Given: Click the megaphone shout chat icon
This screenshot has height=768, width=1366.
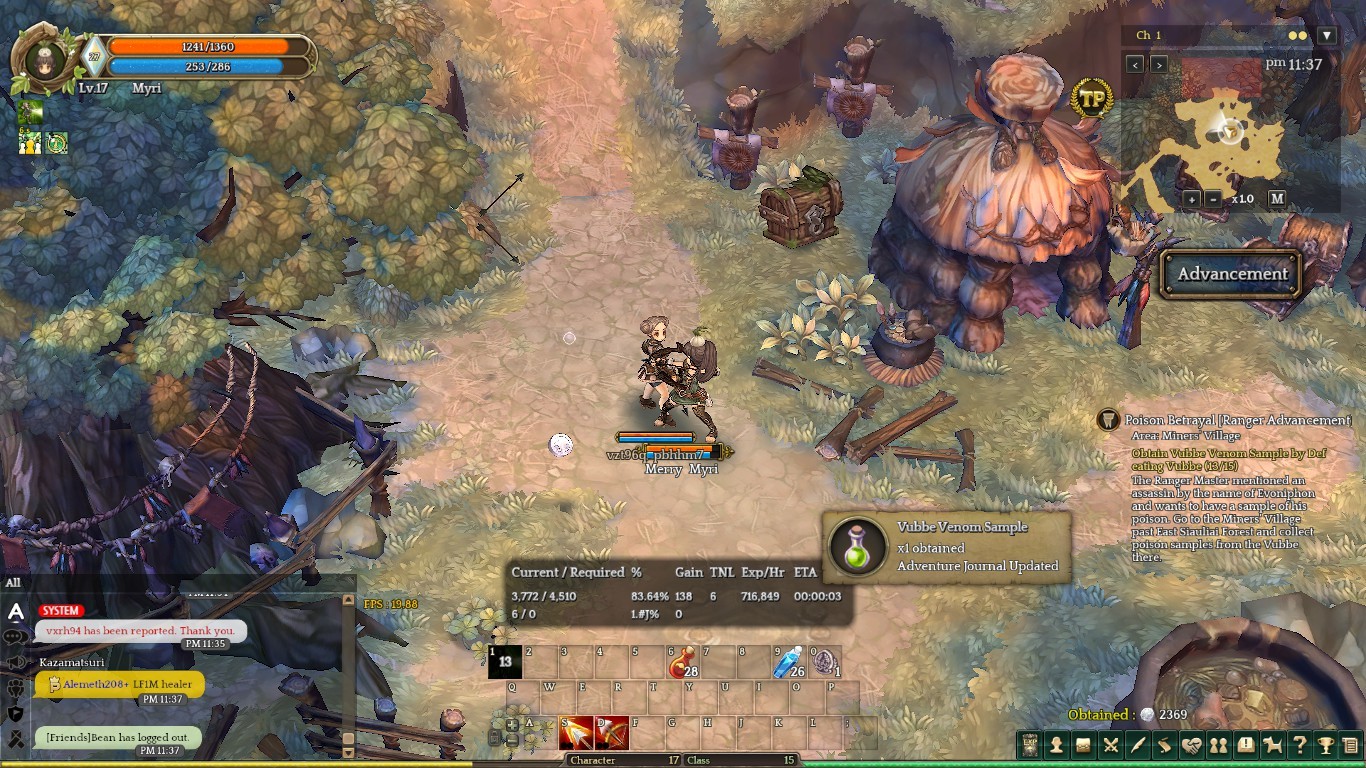Looking at the screenshot, I should [x=16, y=663].
